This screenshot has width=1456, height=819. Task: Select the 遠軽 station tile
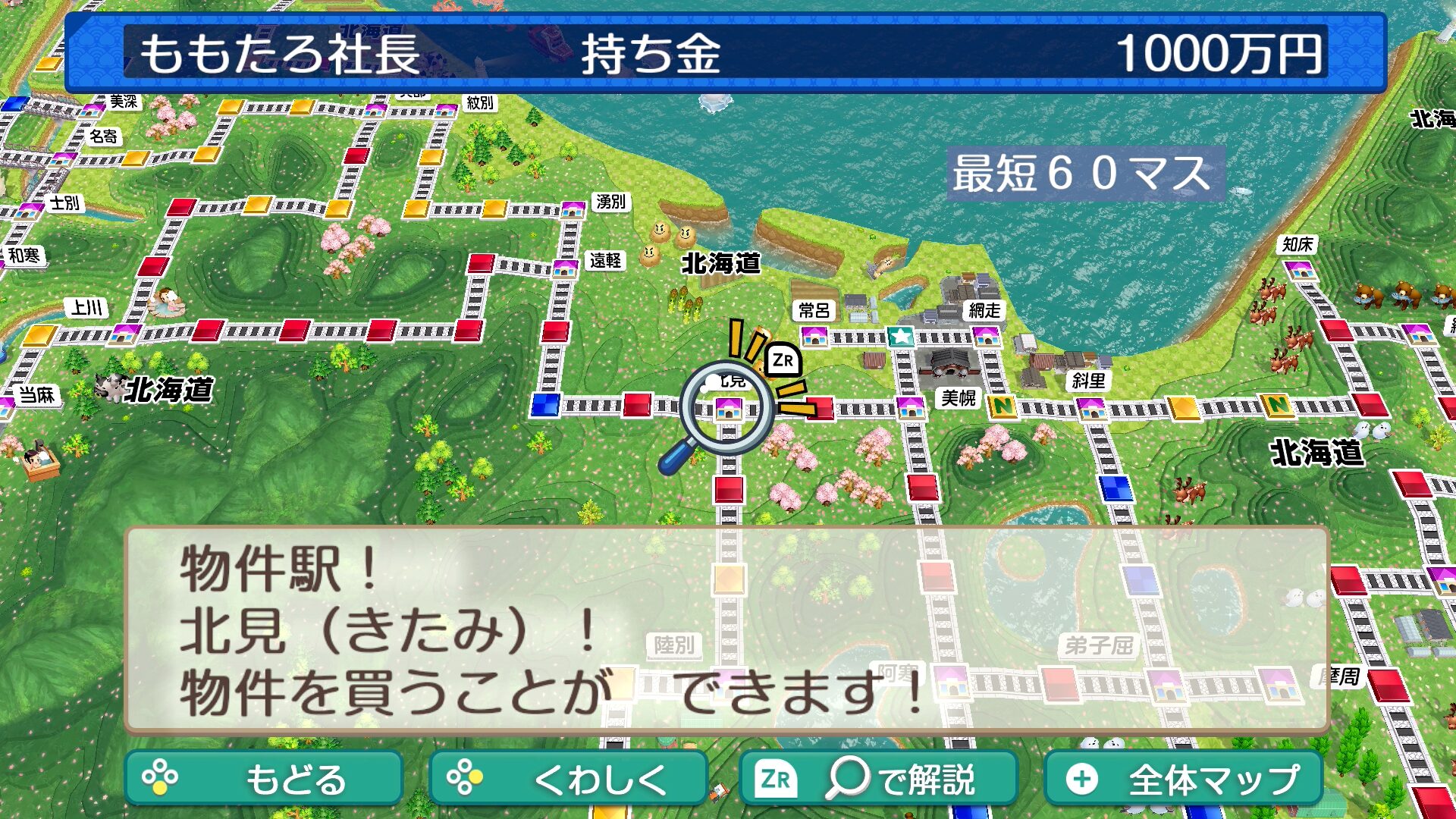(565, 268)
